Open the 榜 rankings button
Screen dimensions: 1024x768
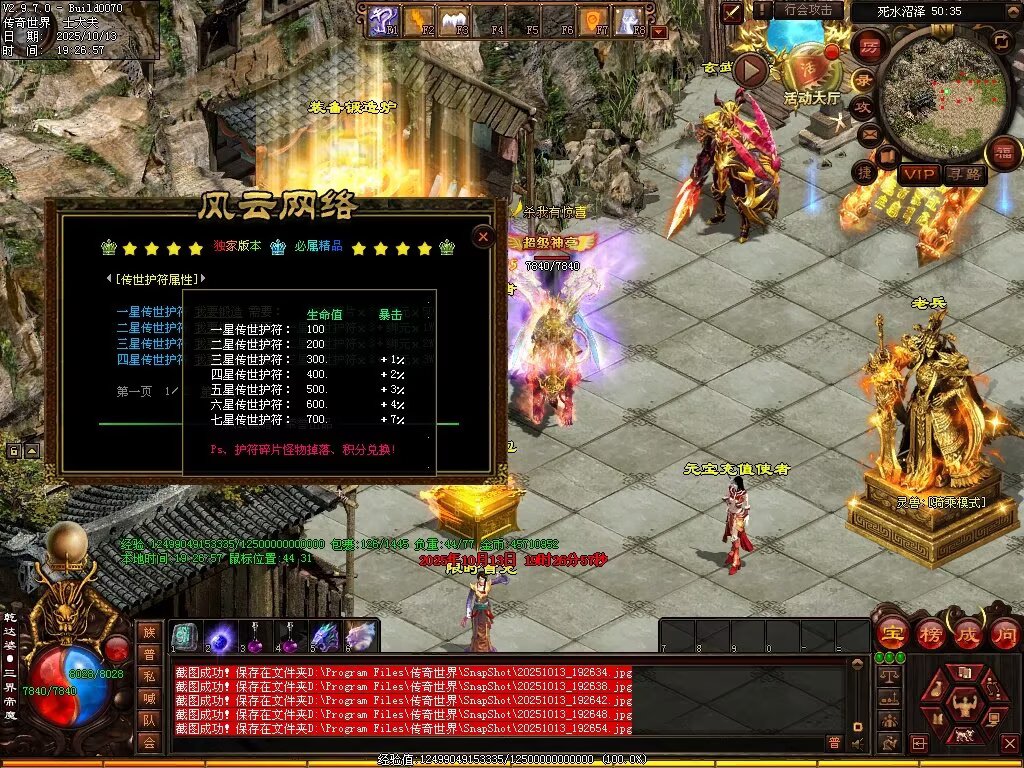tap(929, 633)
